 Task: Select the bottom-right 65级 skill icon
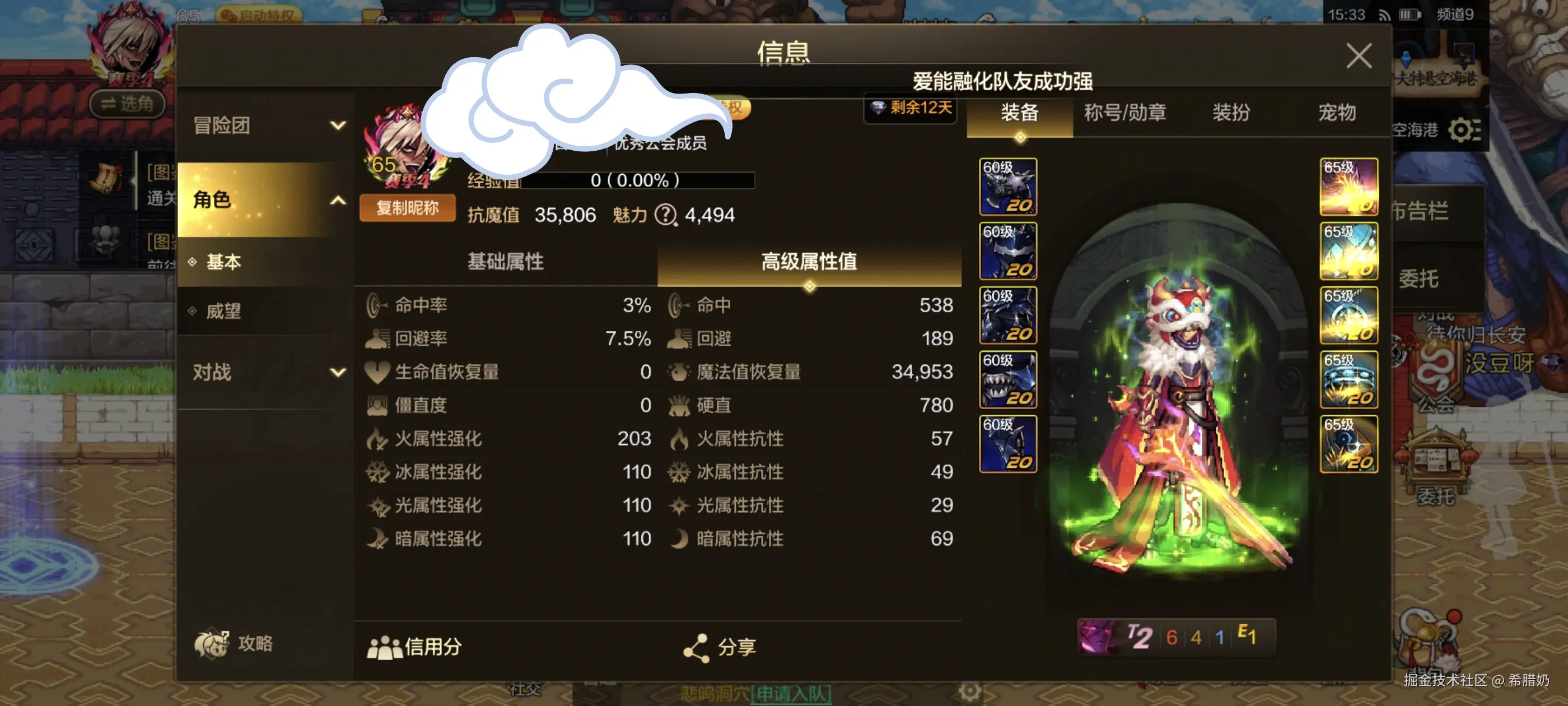[x=1349, y=445]
